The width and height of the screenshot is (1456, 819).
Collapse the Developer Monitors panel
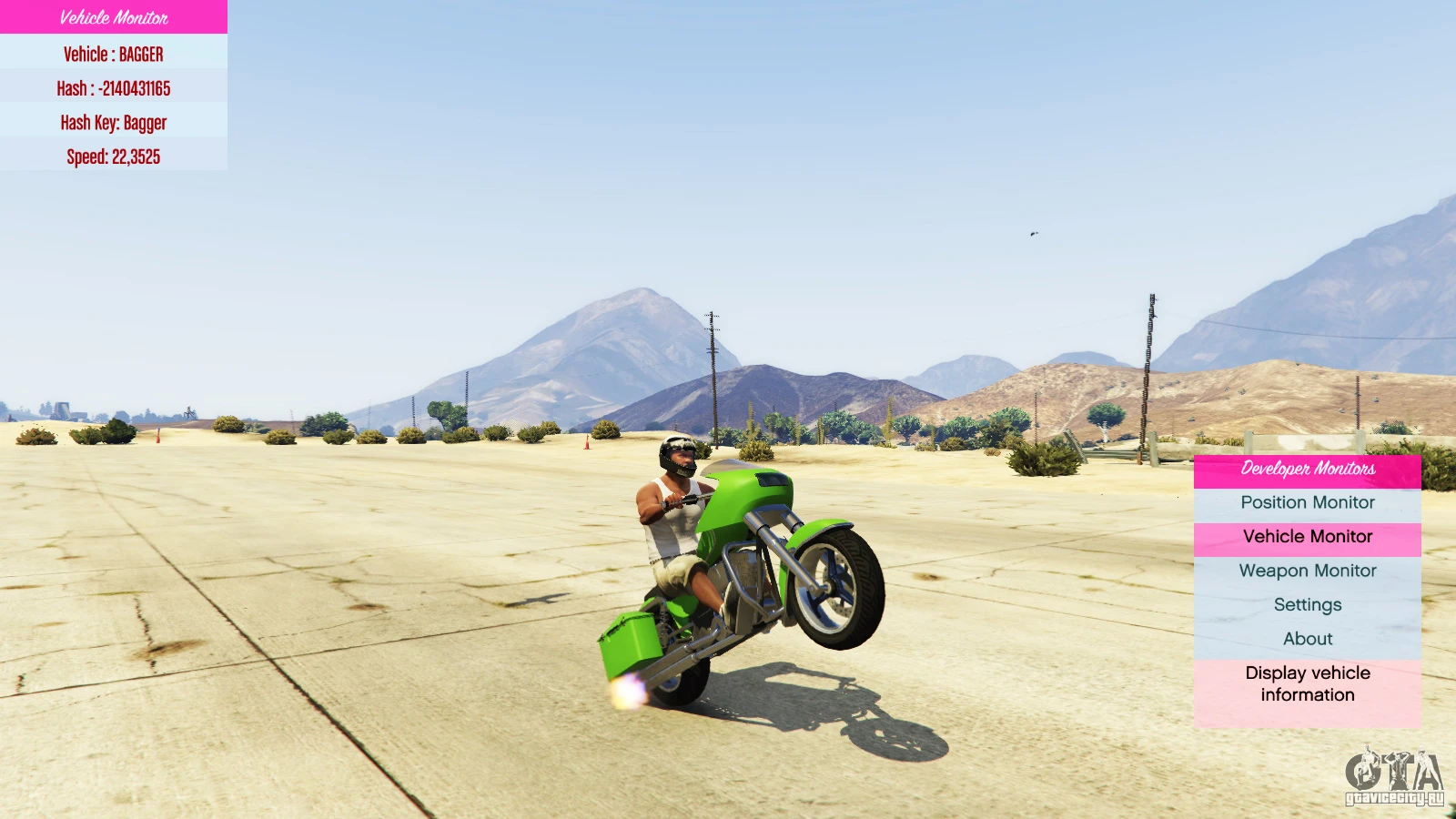point(1308,469)
